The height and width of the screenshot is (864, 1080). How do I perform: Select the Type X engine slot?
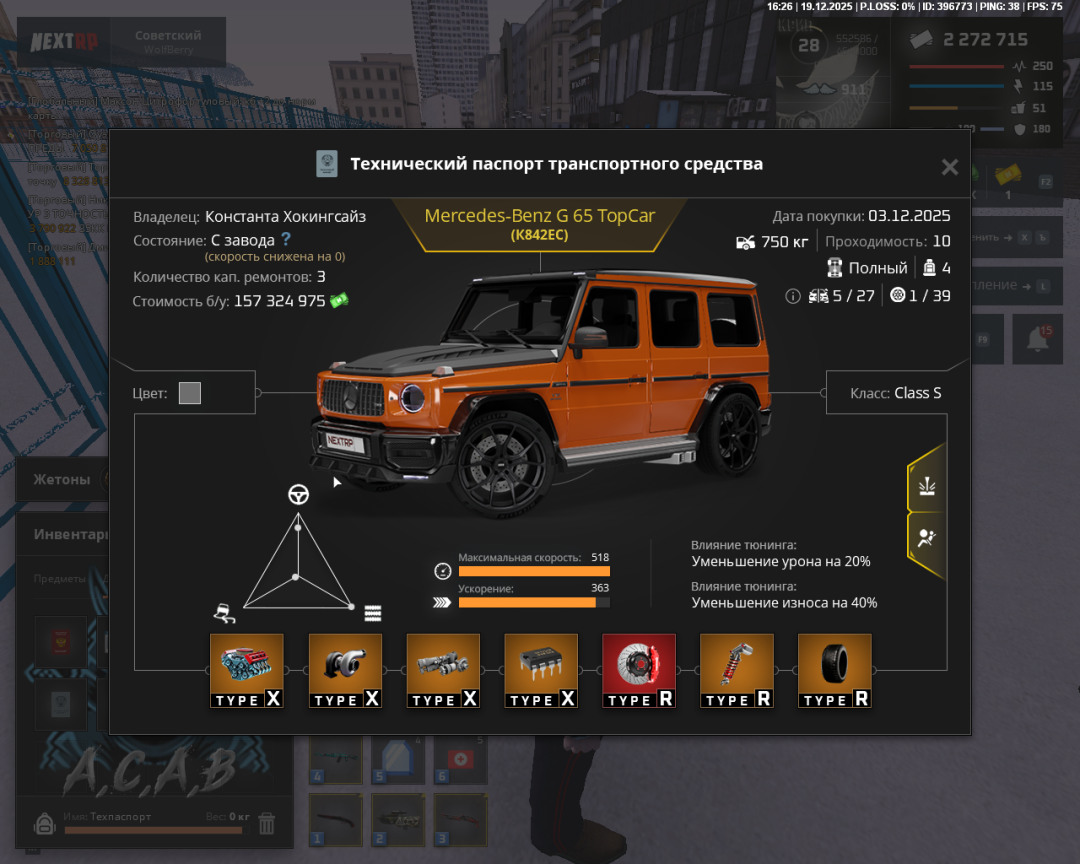(x=246, y=671)
